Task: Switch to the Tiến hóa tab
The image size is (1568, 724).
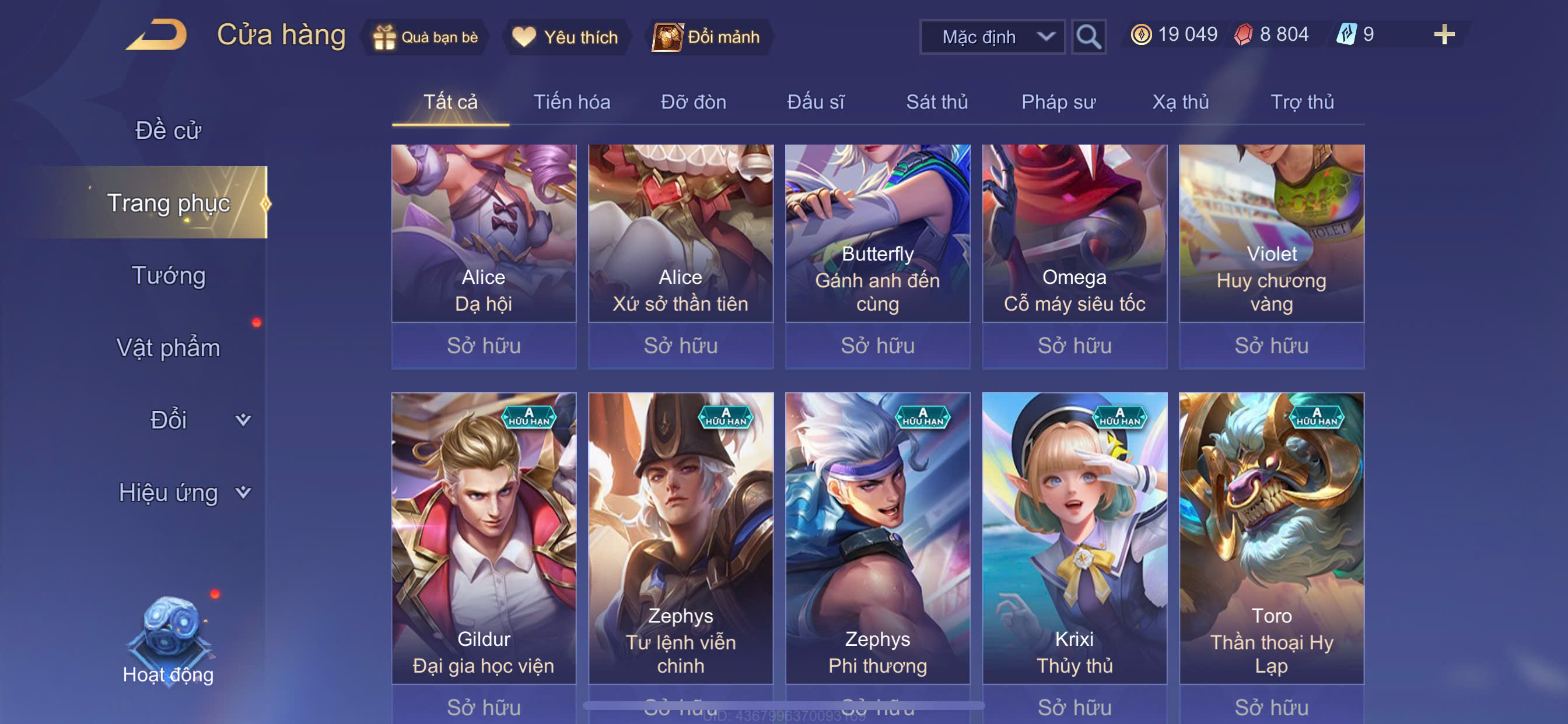Action: pyautogui.click(x=572, y=102)
